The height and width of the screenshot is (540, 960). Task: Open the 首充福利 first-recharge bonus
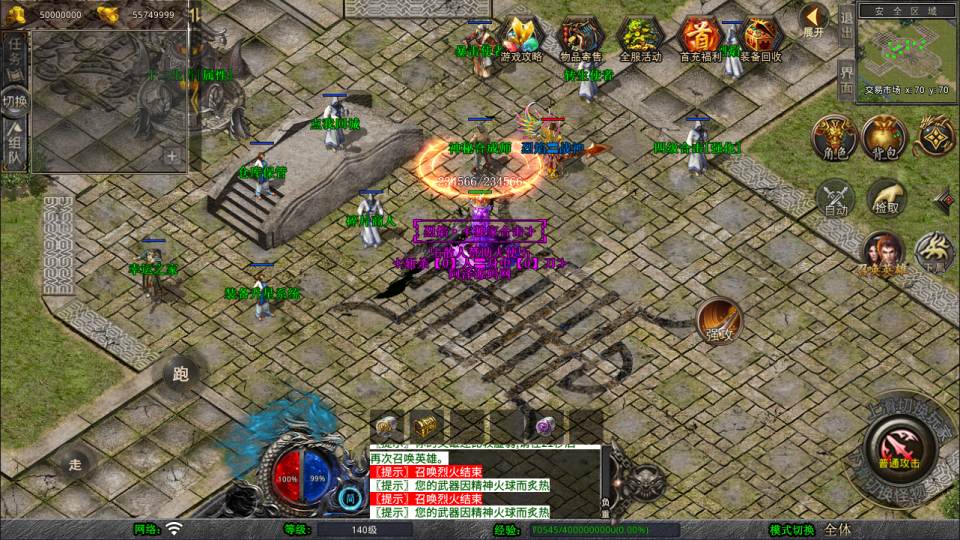click(700, 39)
